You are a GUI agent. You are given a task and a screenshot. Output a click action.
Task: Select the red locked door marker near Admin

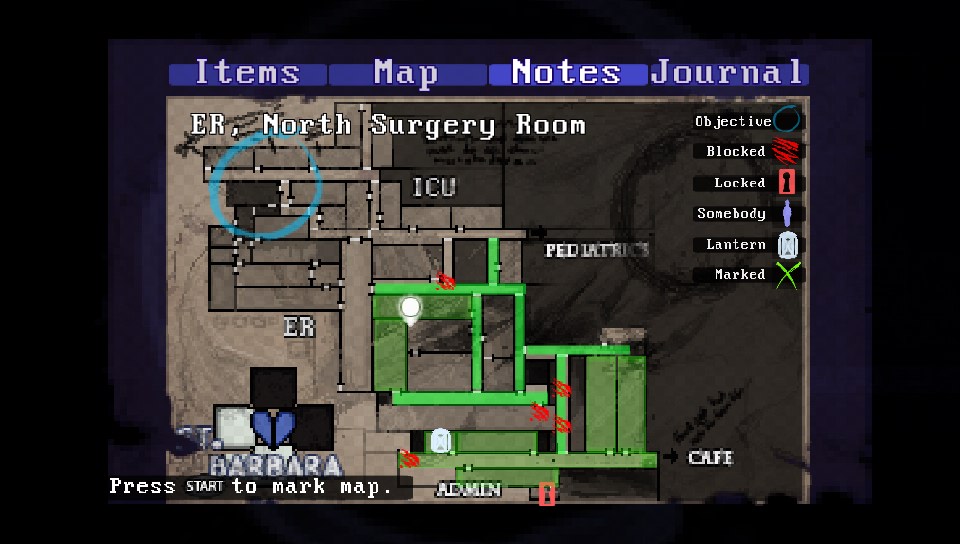[547, 492]
